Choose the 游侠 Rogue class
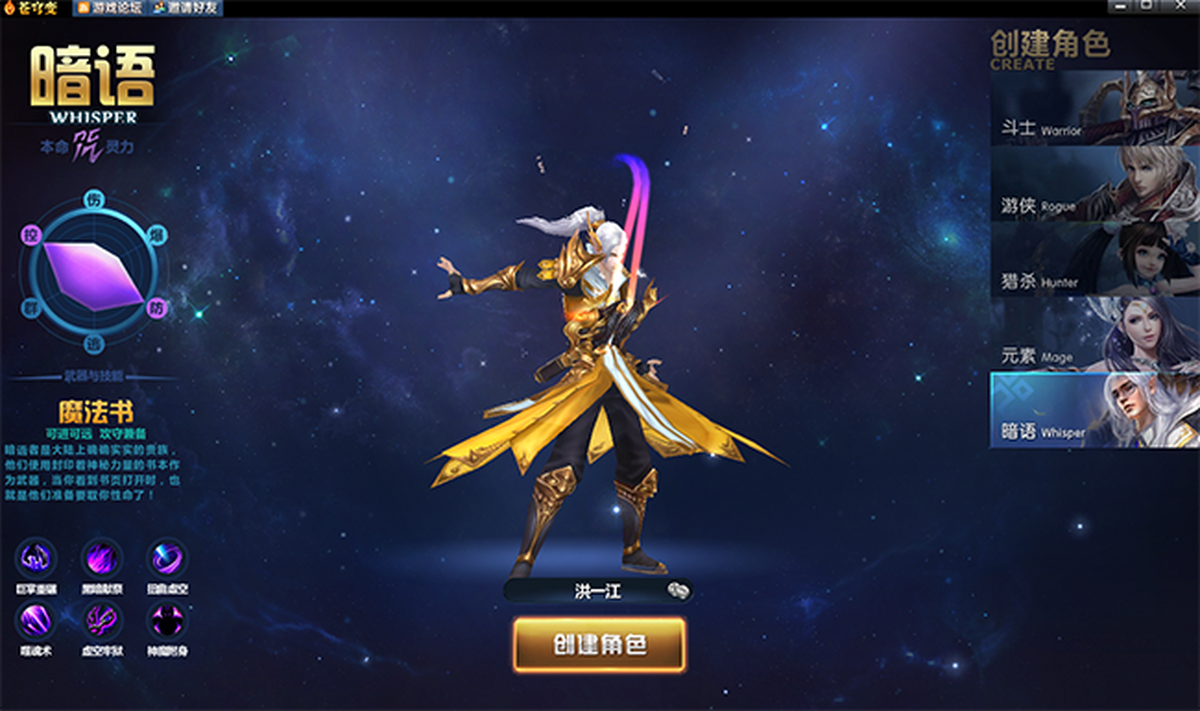The width and height of the screenshot is (1200, 711). [x=1094, y=184]
